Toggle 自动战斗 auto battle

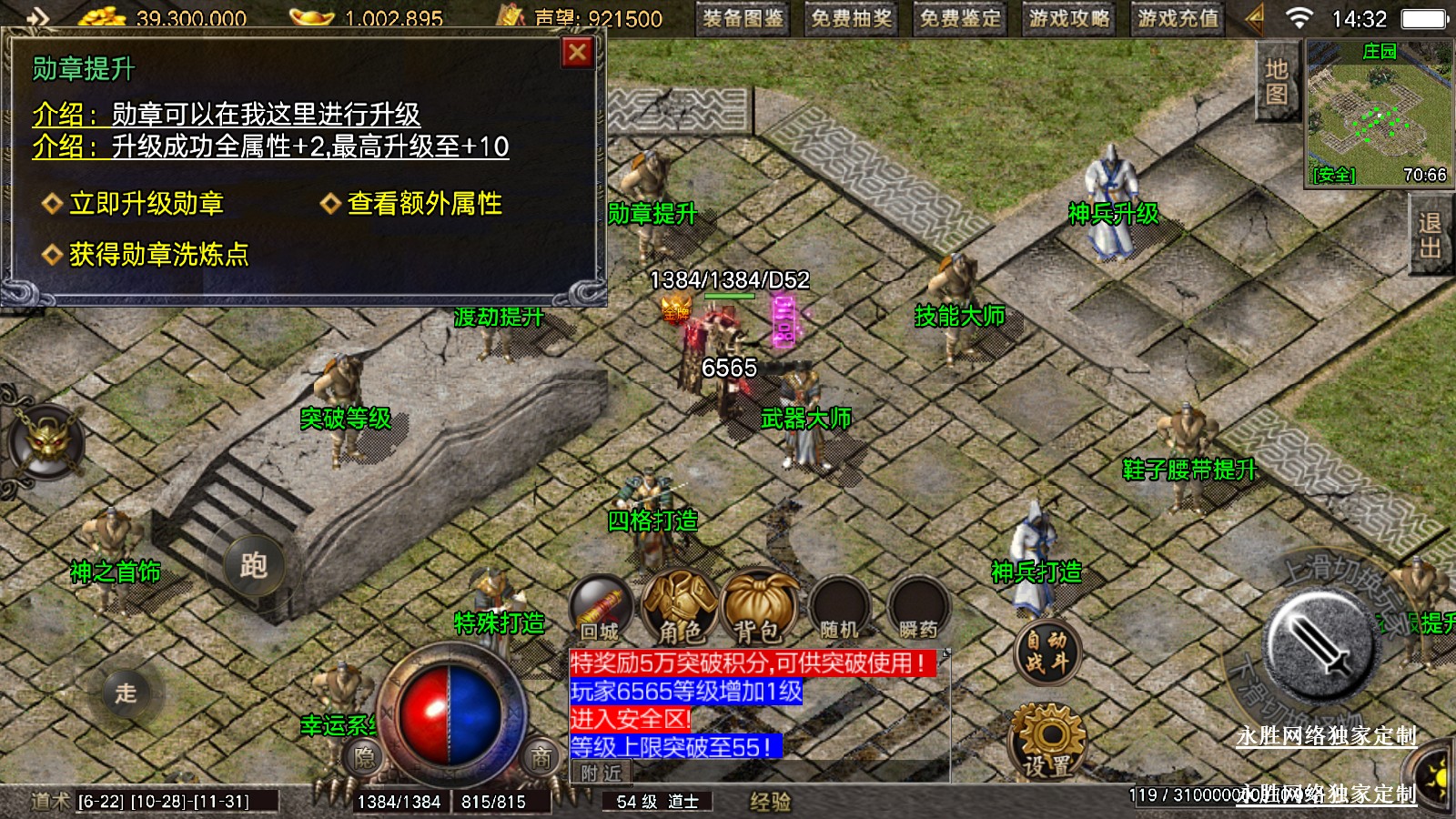(x=1046, y=652)
